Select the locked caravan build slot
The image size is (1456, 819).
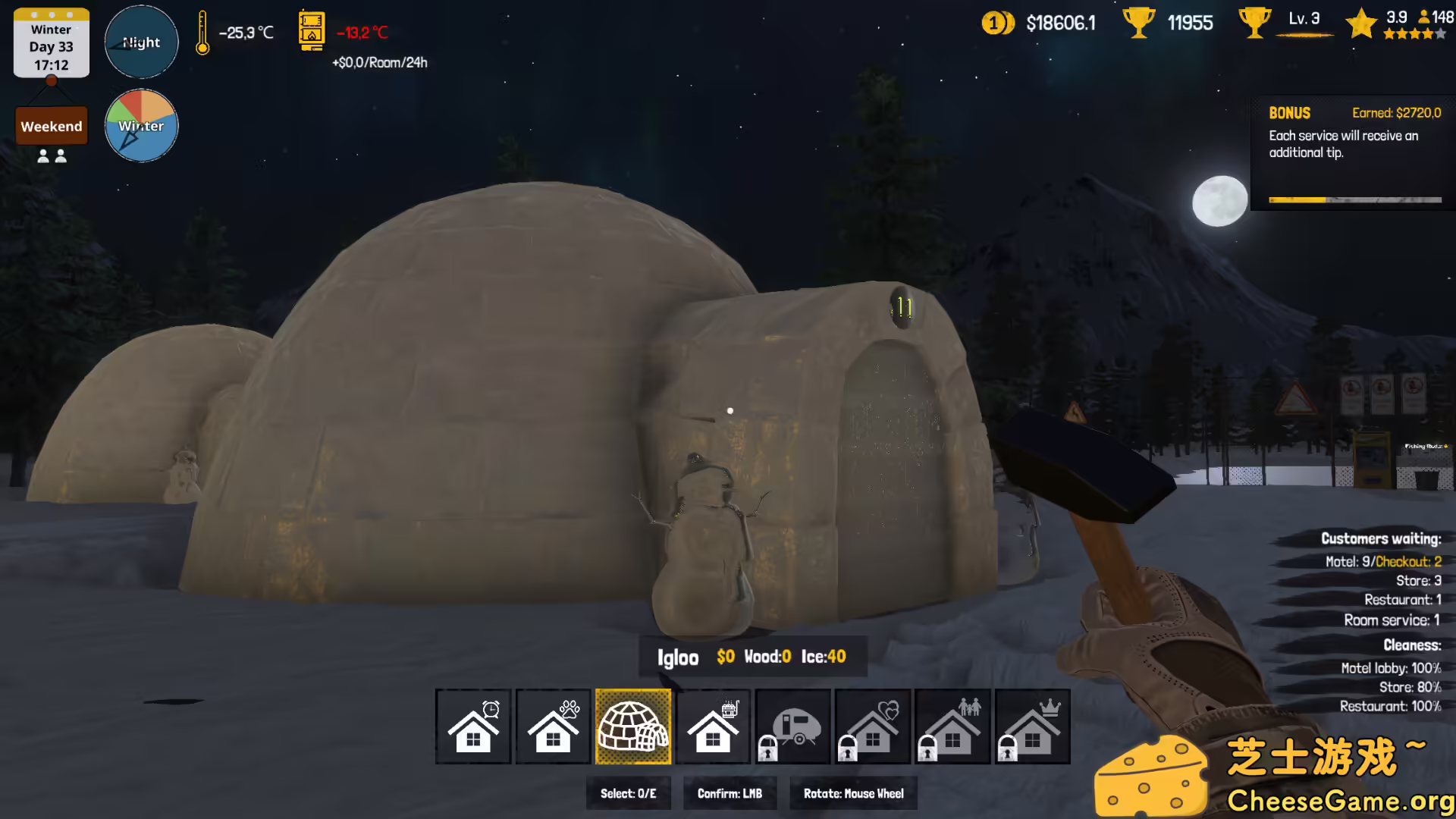tap(794, 726)
